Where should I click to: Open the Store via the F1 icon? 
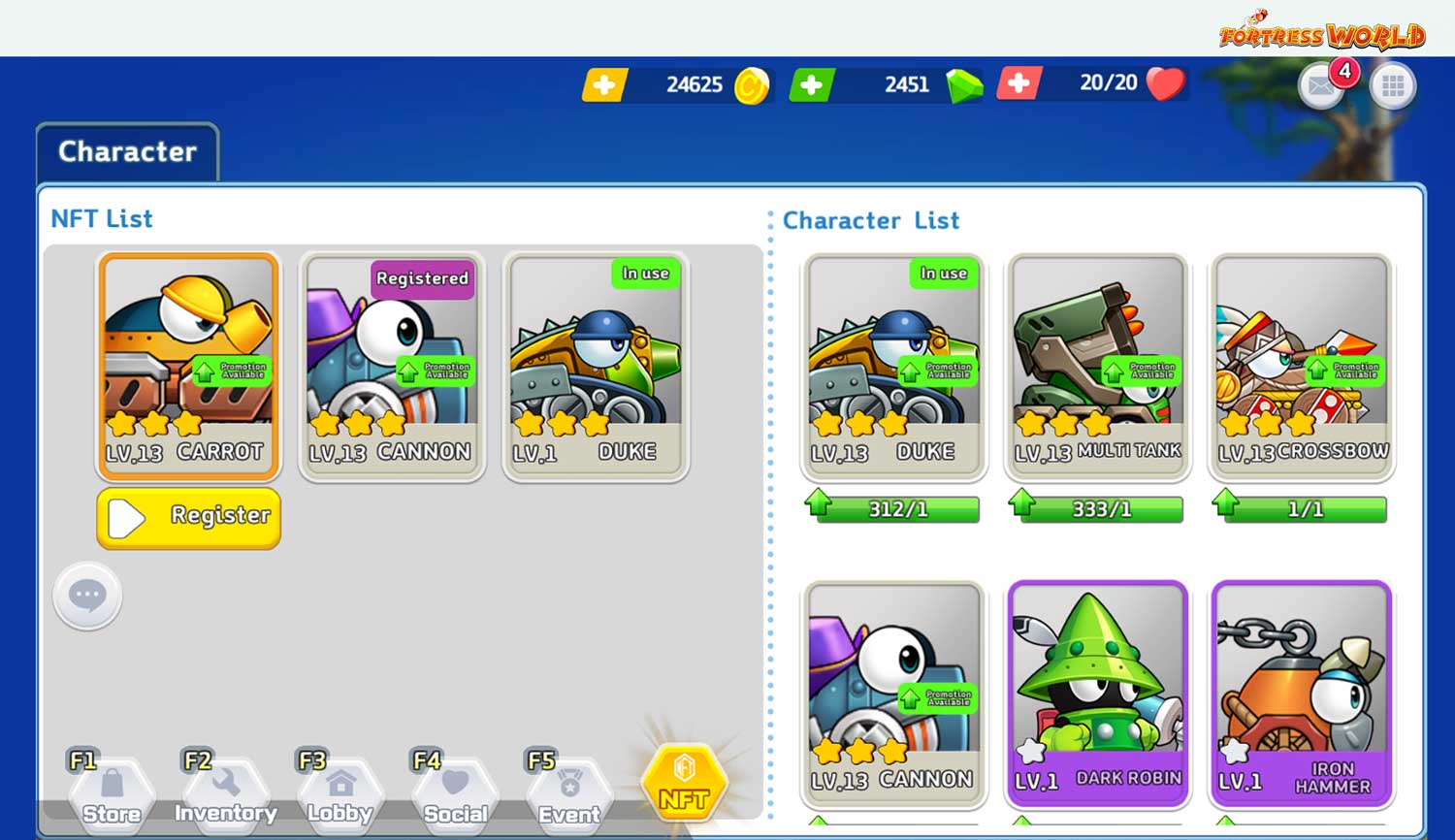(x=110, y=788)
